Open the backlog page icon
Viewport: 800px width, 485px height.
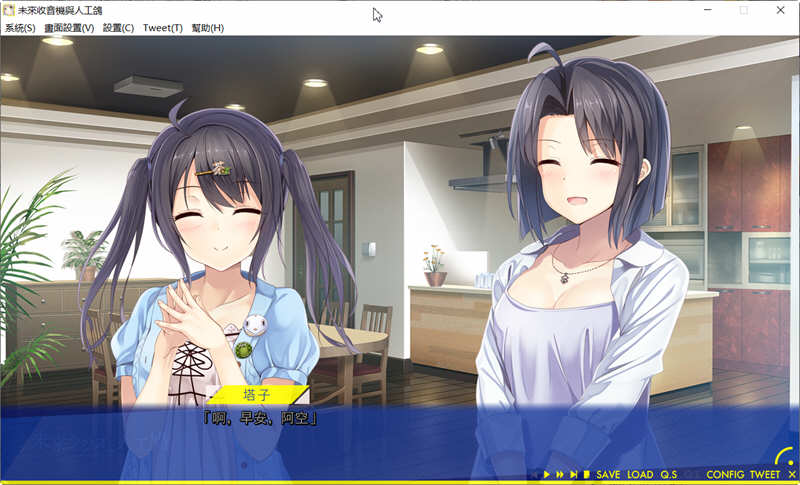coord(586,475)
